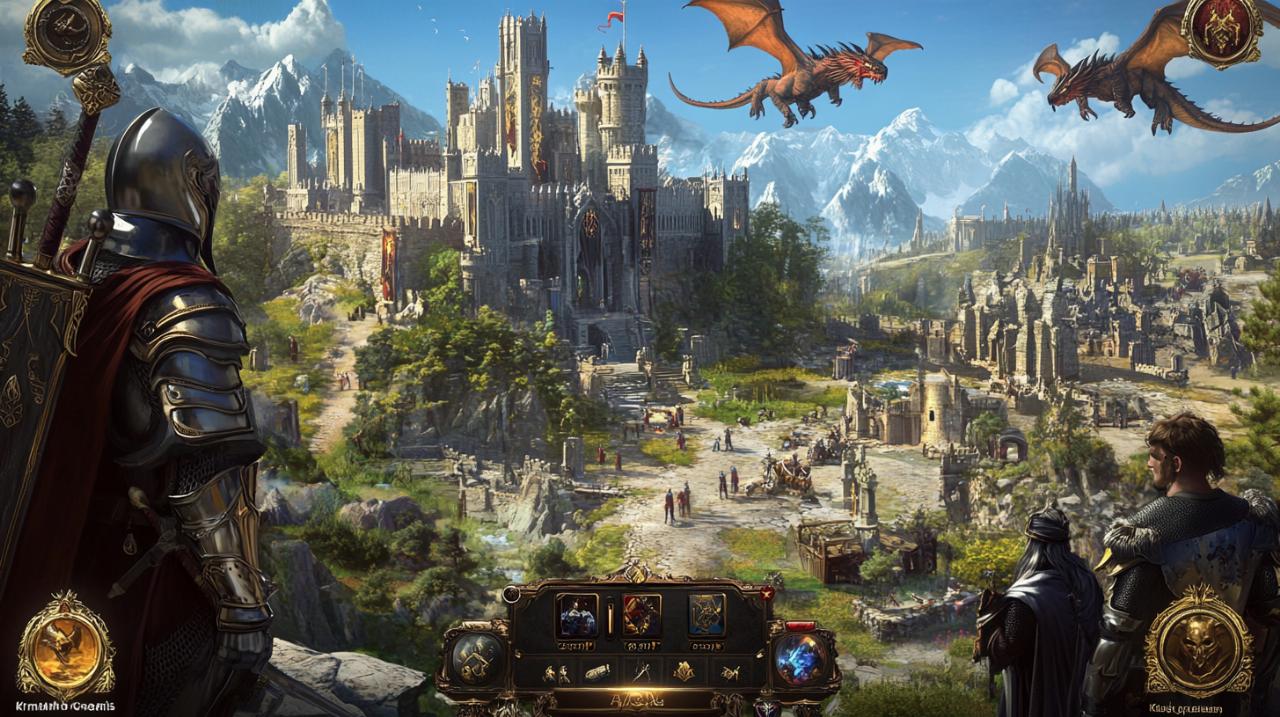
Task: Open the golden crown emblem toolbar icon
Action: tap(684, 672)
